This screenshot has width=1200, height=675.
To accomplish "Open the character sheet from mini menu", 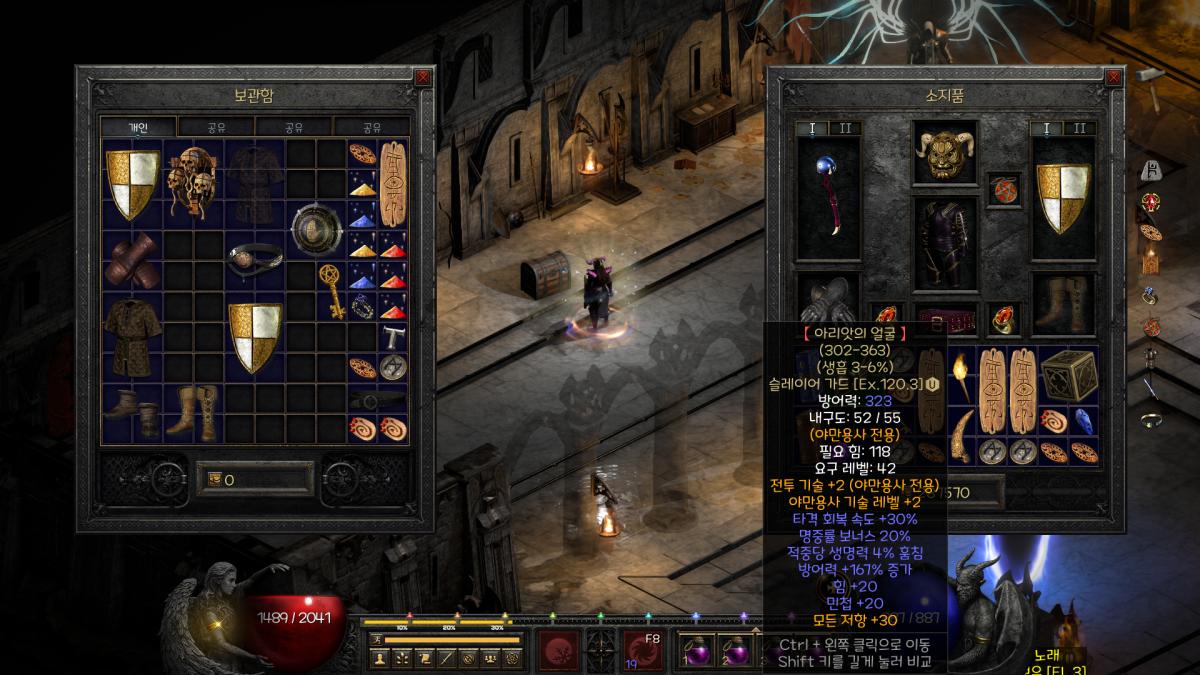I will click(379, 658).
